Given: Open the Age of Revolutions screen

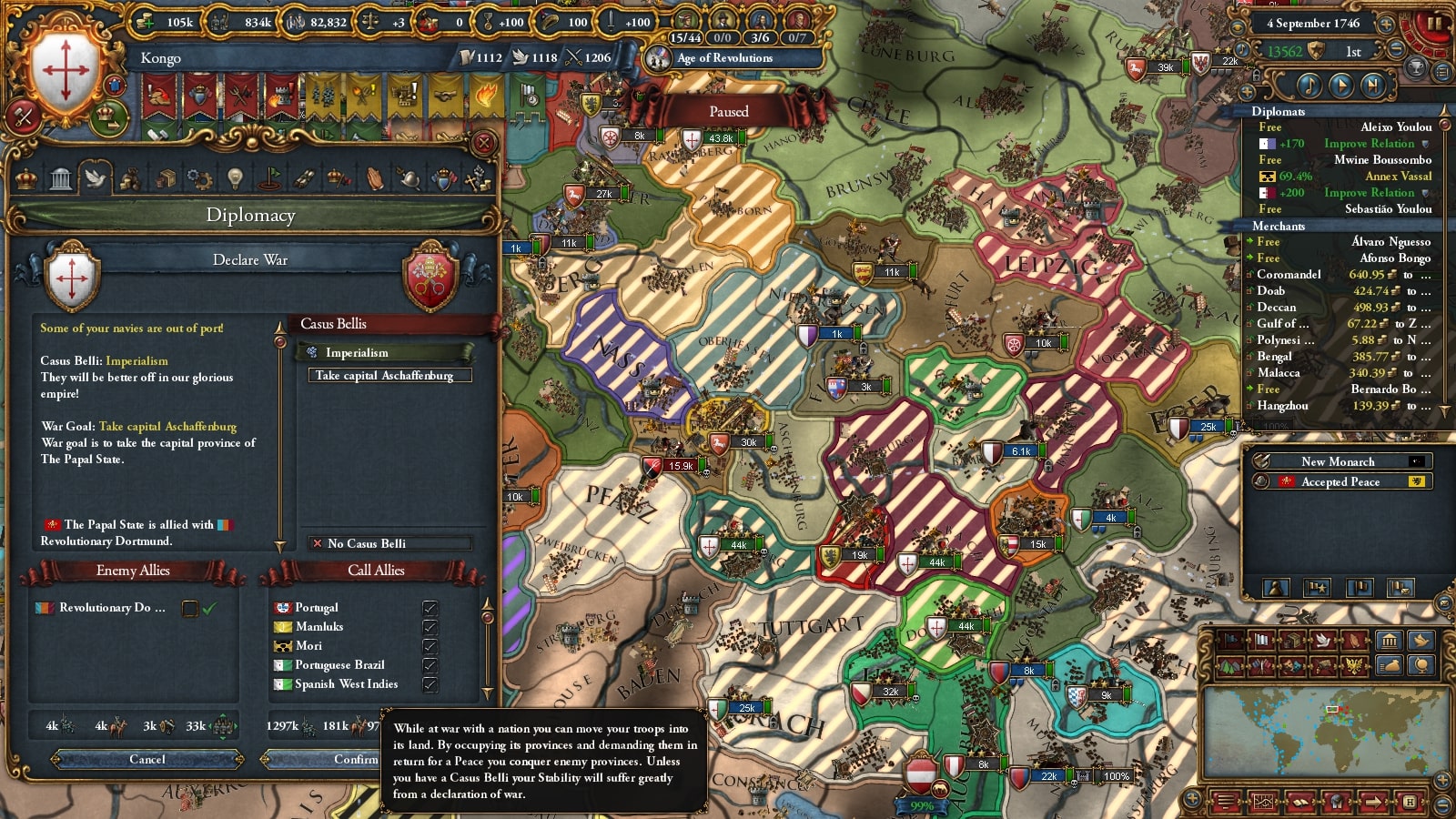Looking at the screenshot, I should point(723,58).
